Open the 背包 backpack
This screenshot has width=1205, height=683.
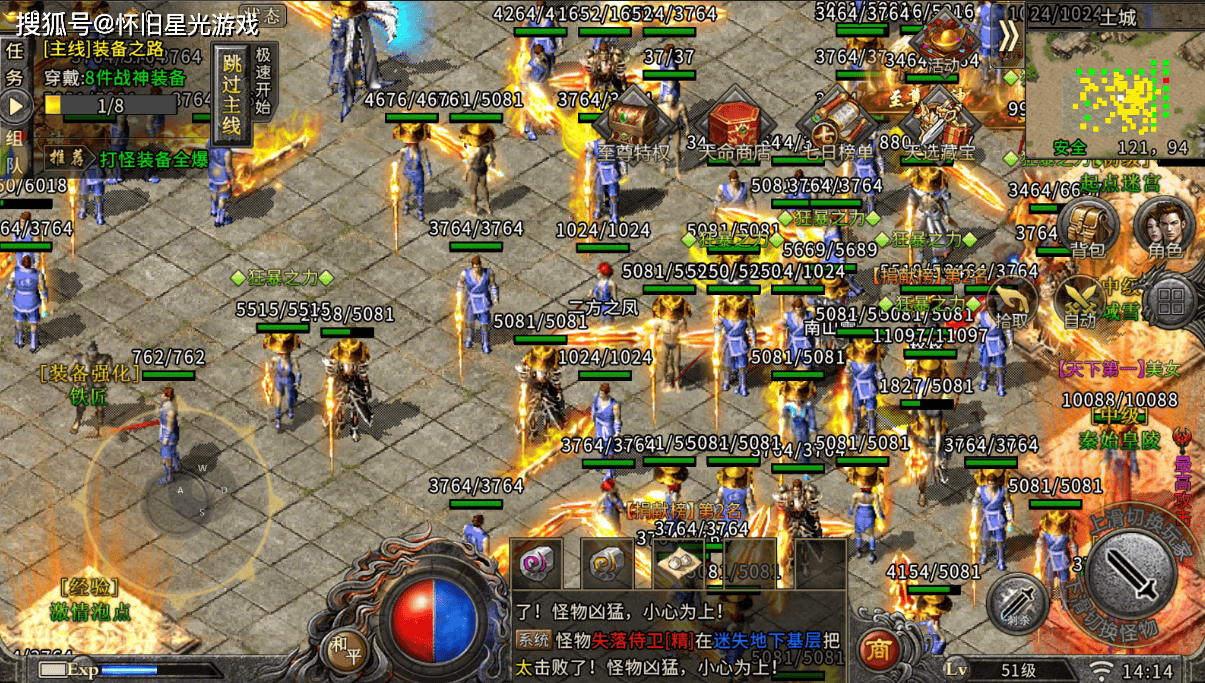pos(1087,226)
